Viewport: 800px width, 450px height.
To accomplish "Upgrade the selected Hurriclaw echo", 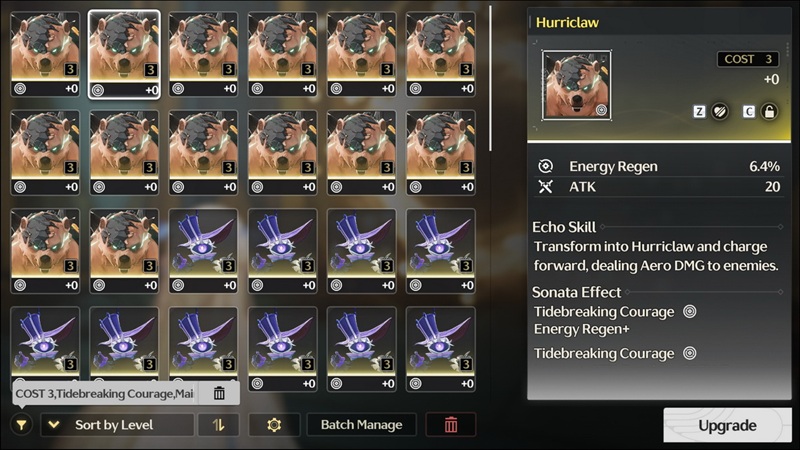I will tap(727, 425).
